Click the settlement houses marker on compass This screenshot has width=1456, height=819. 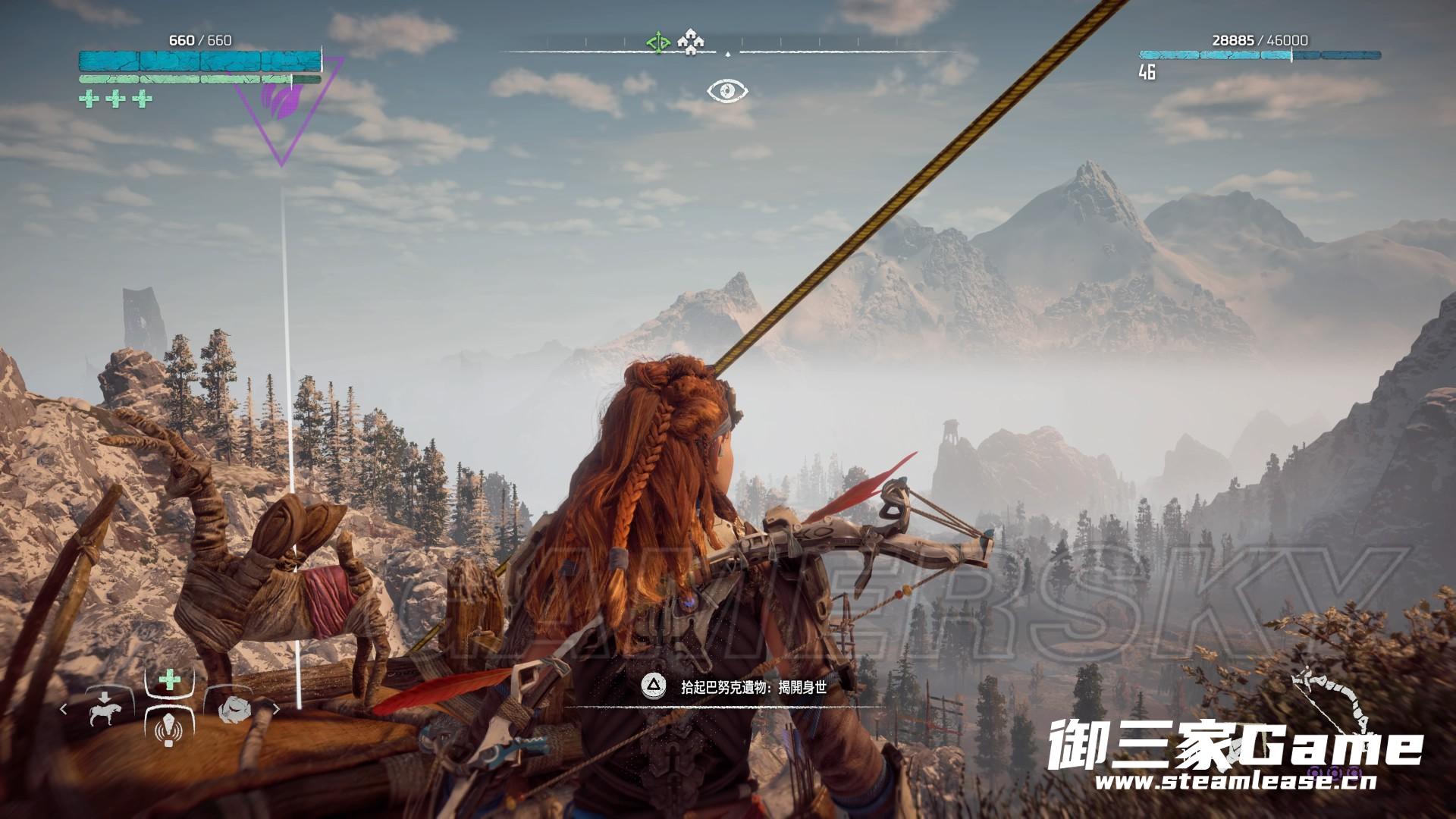coord(690,42)
